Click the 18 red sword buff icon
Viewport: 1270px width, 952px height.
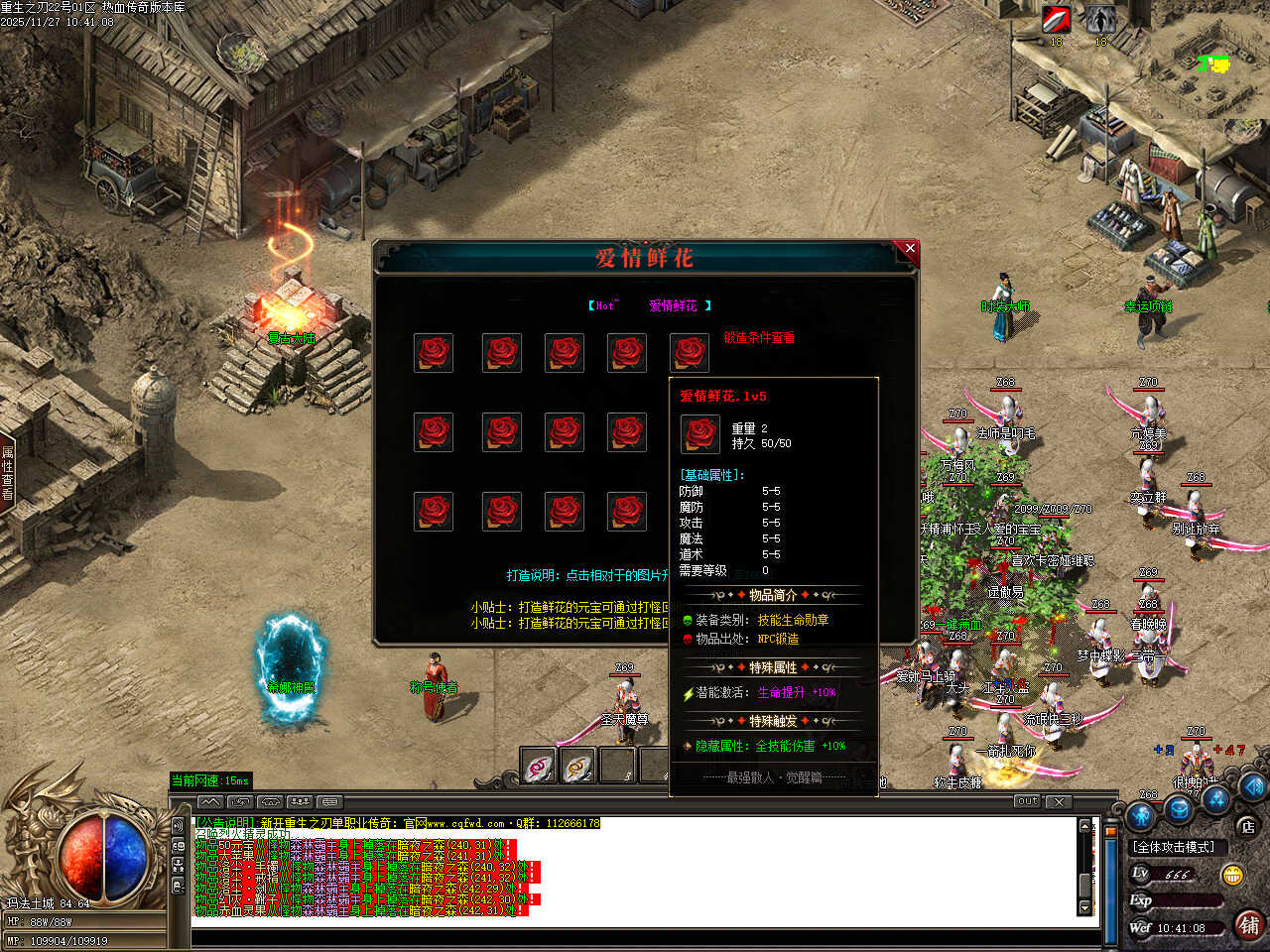tap(1056, 20)
